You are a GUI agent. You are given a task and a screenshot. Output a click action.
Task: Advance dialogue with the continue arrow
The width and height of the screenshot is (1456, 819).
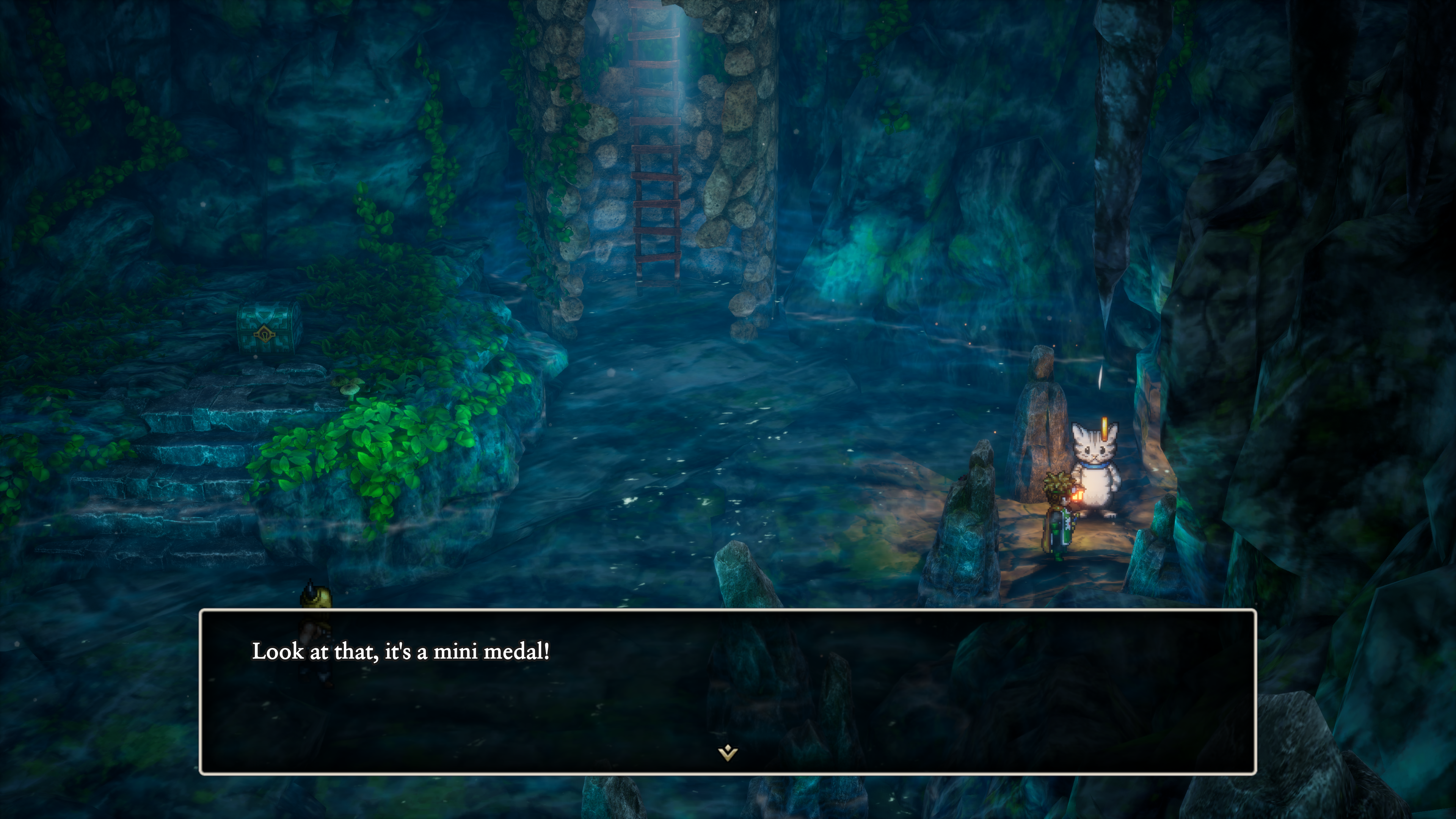point(728,753)
